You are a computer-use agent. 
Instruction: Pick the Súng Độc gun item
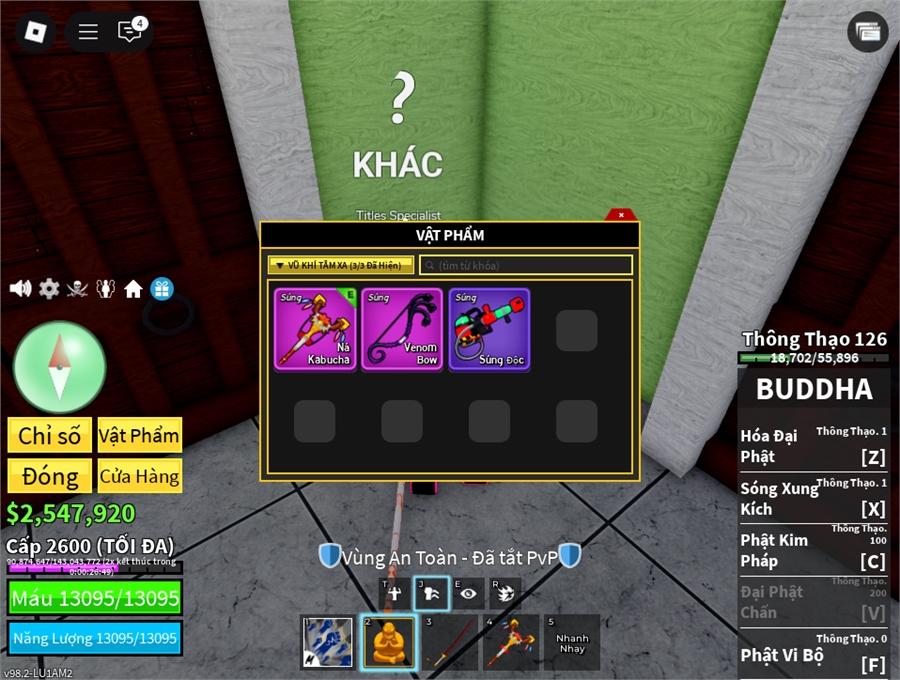(x=489, y=329)
